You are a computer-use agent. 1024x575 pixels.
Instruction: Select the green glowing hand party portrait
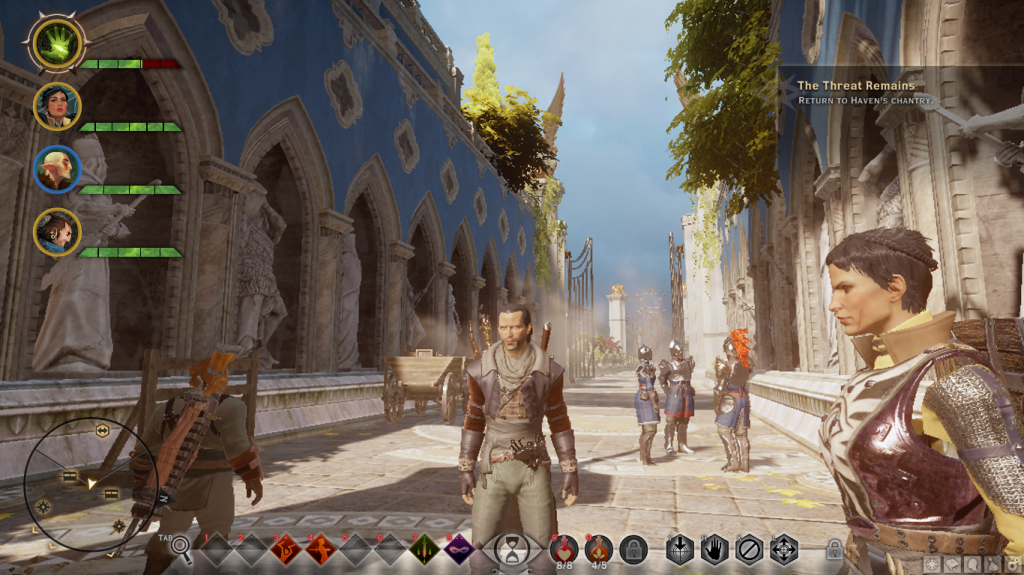[x=57, y=45]
